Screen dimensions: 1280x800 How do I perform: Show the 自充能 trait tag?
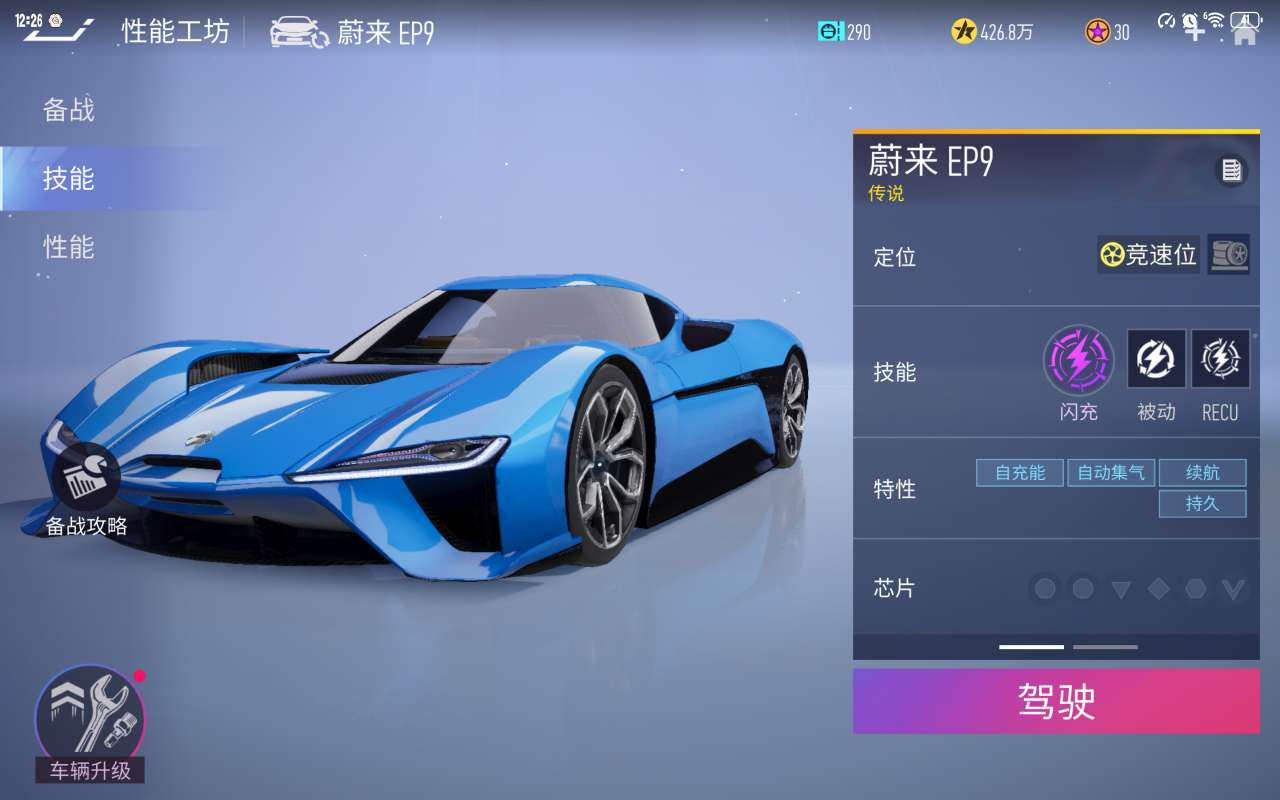click(x=1019, y=472)
